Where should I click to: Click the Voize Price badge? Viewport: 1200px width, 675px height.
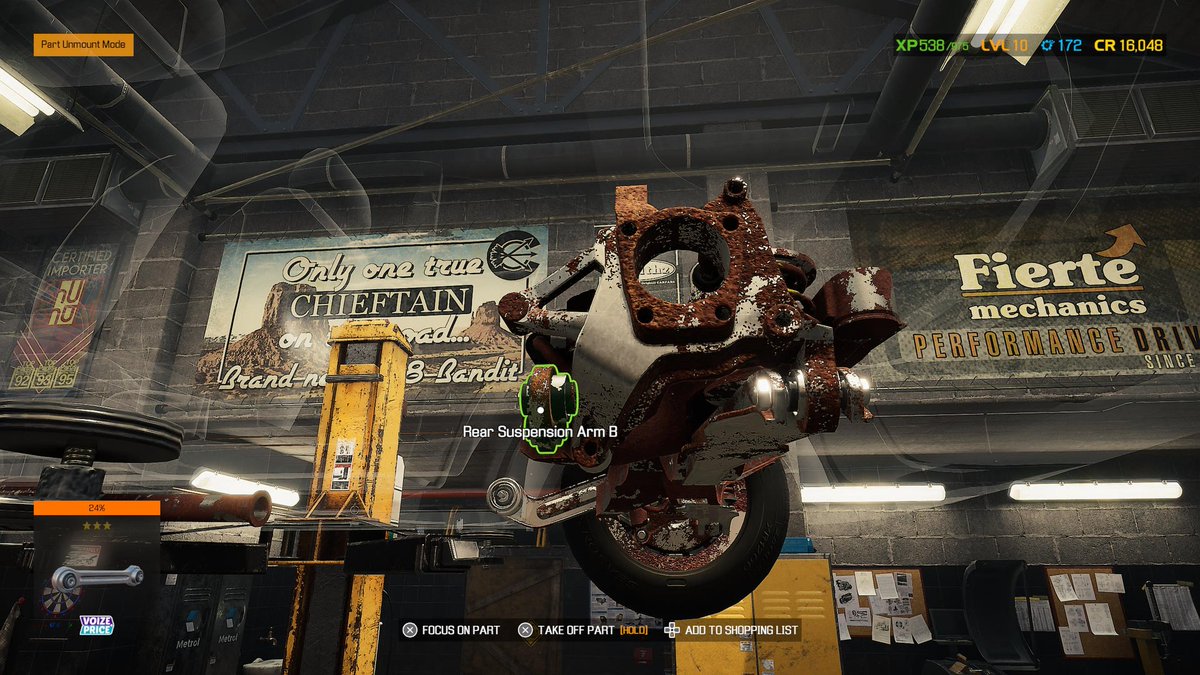[x=97, y=625]
